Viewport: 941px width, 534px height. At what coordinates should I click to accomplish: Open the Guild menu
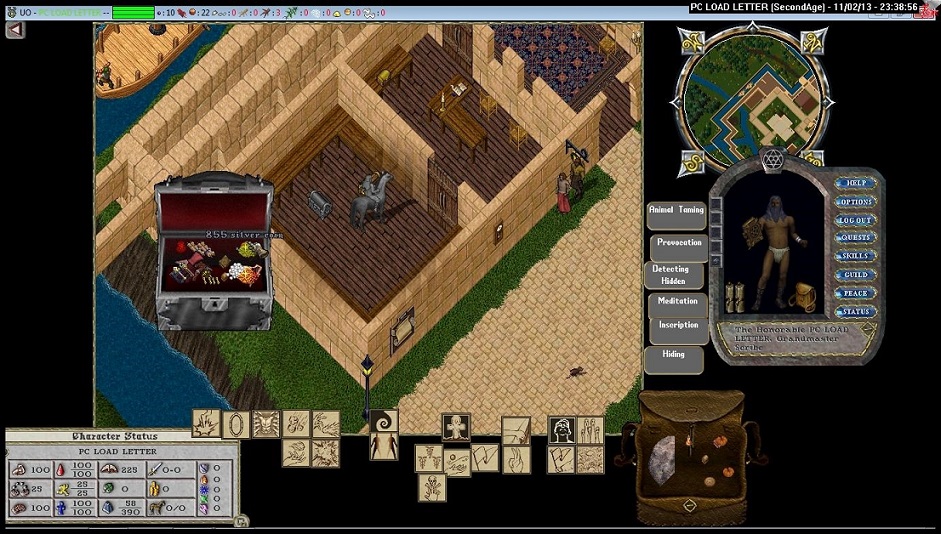coord(856,274)
